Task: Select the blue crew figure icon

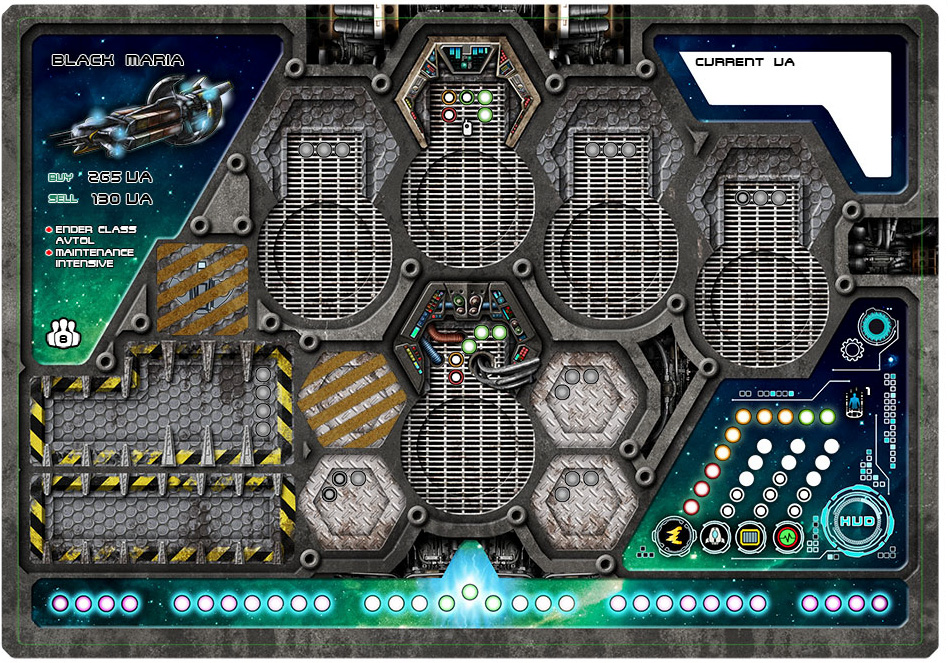Action: pos(854,404)
